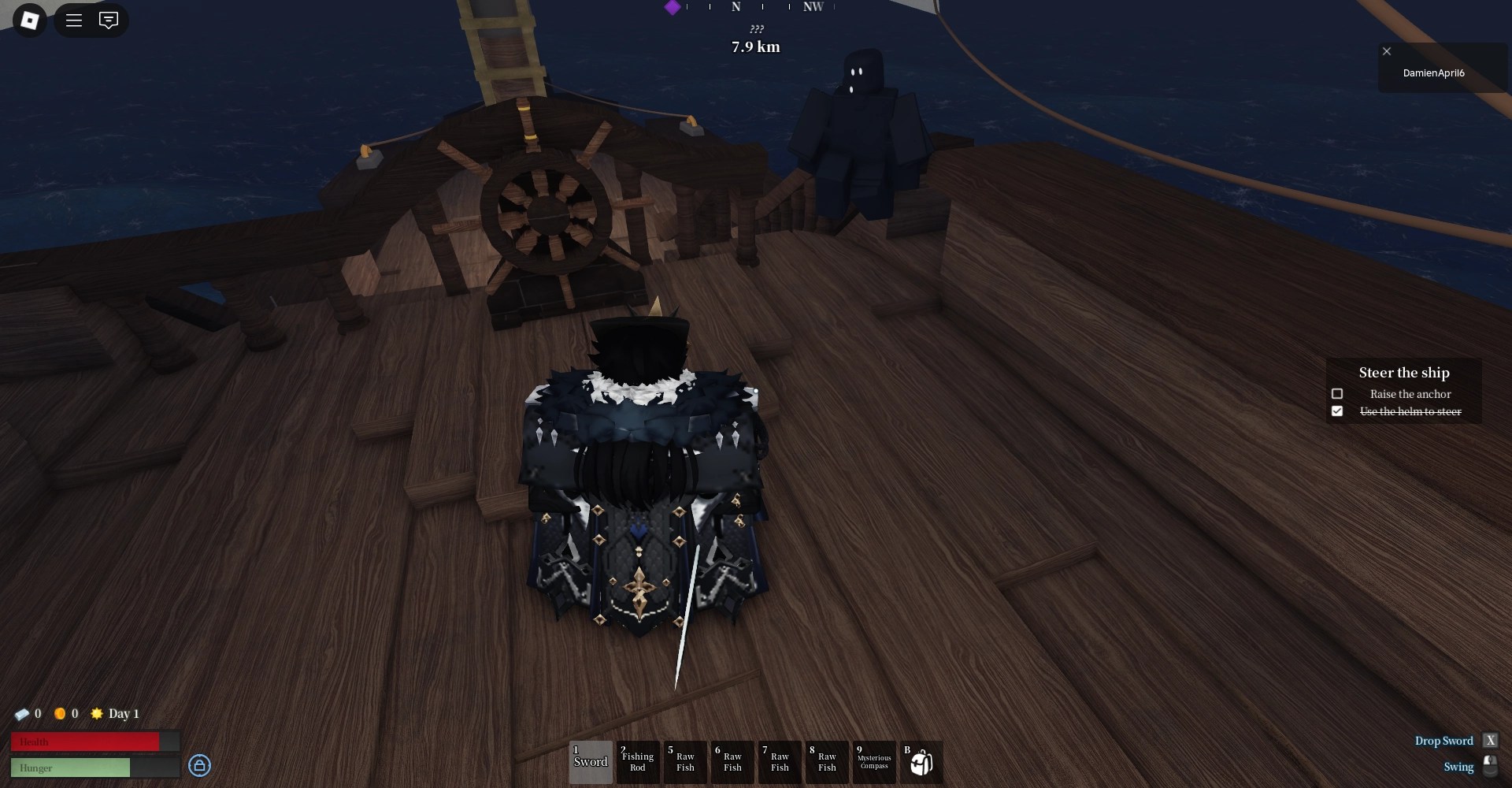Dismiss the DamienApril6 notification
Viewport: 1512px width, 788px height.
[1387, 51]
